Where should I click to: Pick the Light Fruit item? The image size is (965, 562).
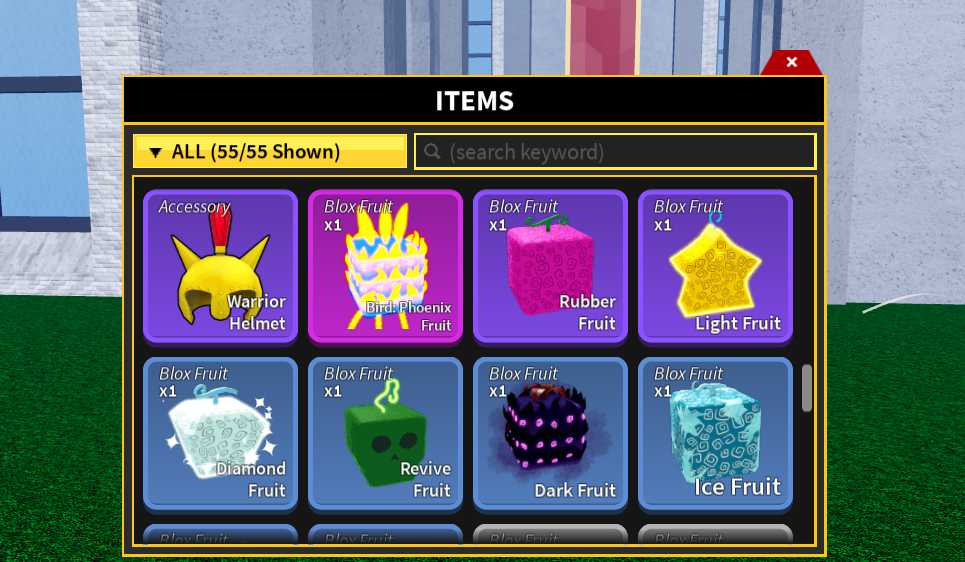point(715,266)
